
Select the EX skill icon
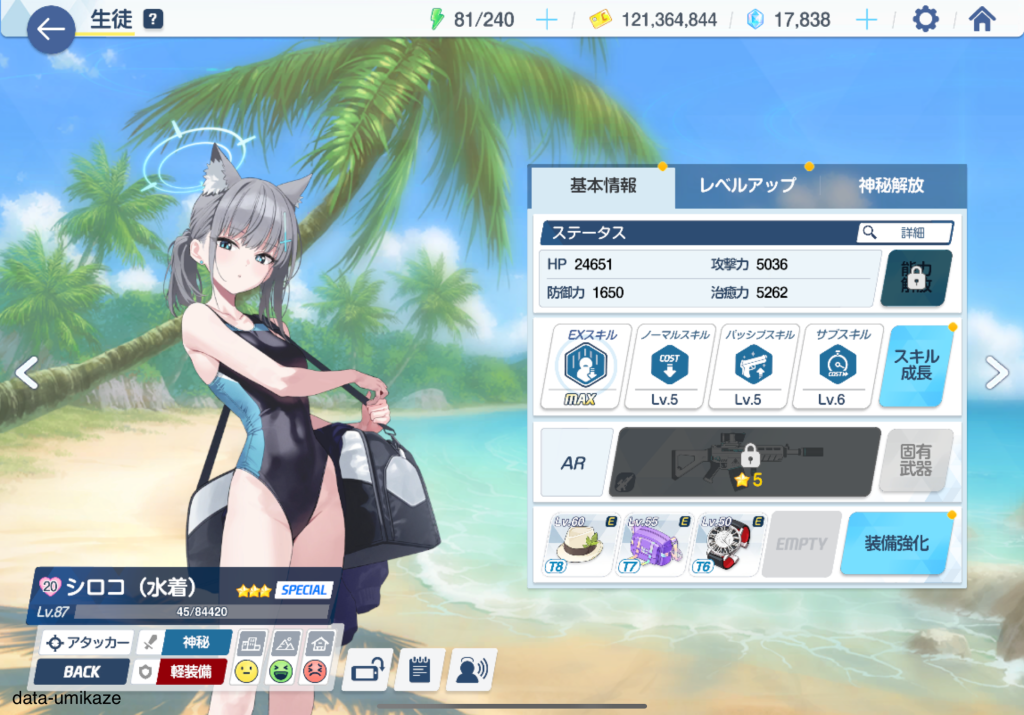pyautogui.click(x=579, y=366)
